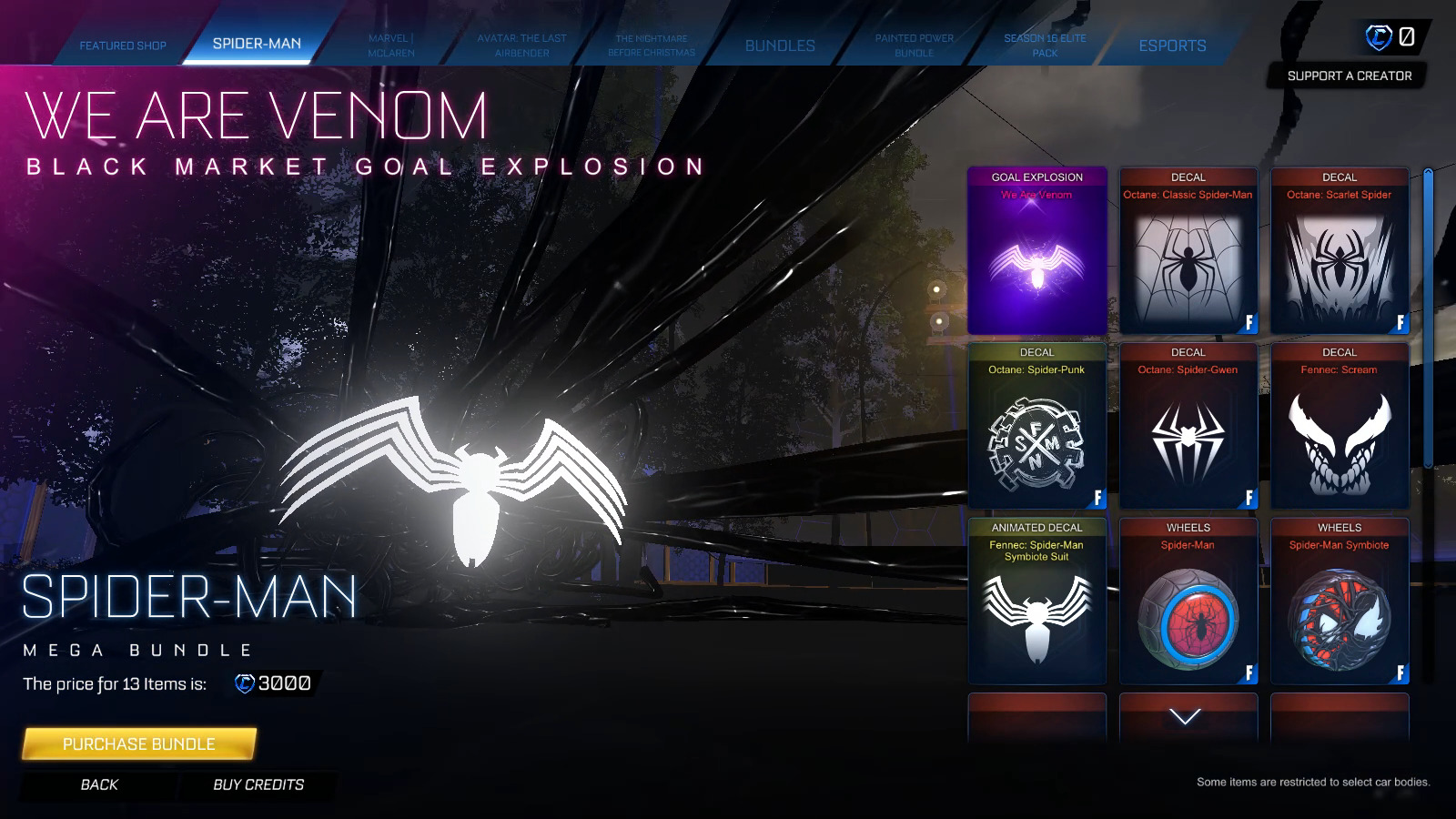Image resolution: width=1456 pixels, height=819 pixels.
Task: Switch to the Esports tab
Action: [x=1172, y=45]
